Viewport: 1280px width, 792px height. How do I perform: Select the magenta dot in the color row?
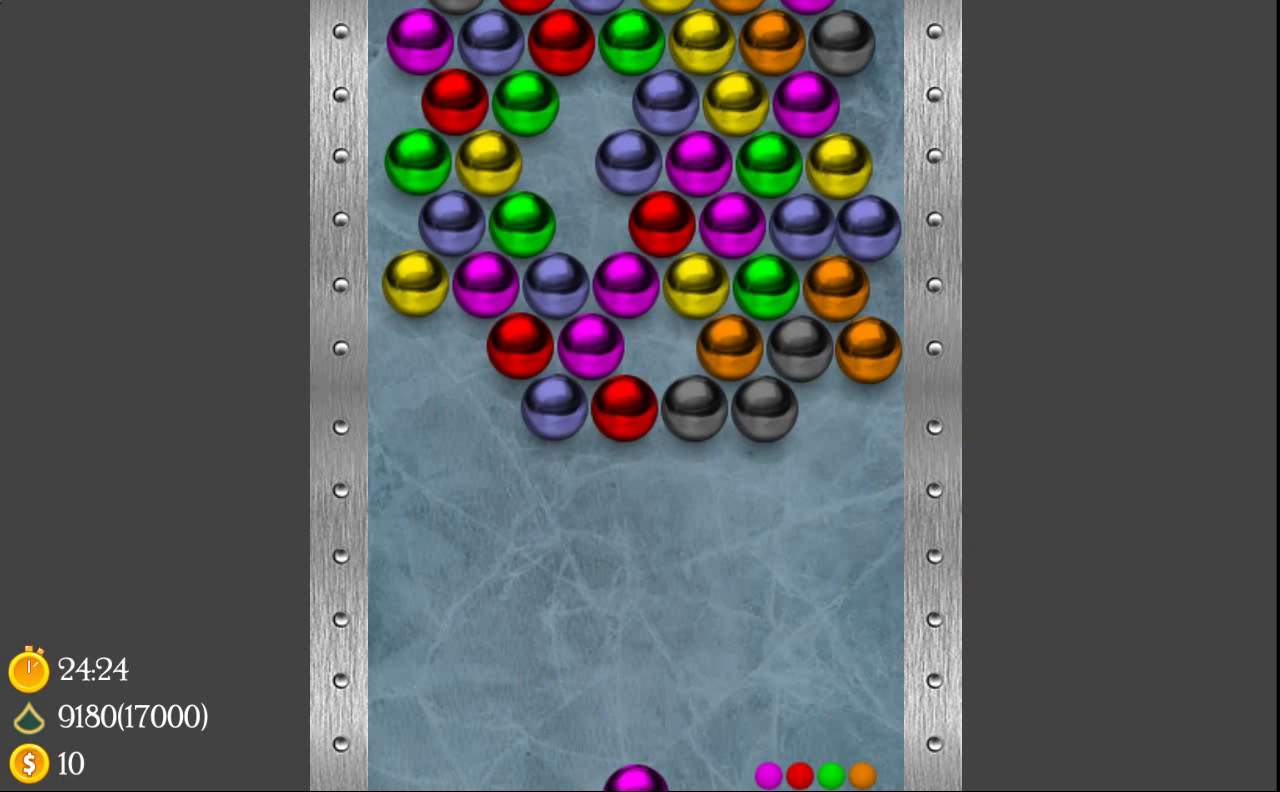click(x=769, y=775)
